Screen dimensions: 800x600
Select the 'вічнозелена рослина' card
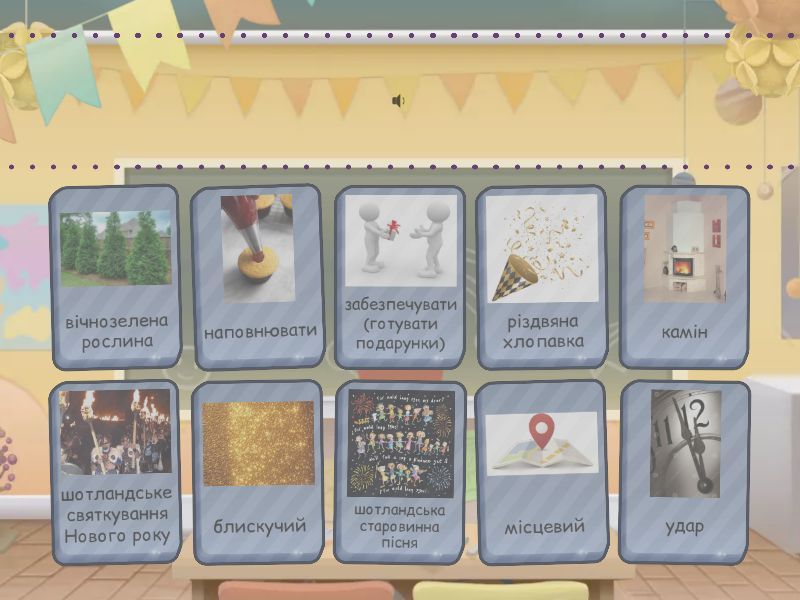click(114, 277)
